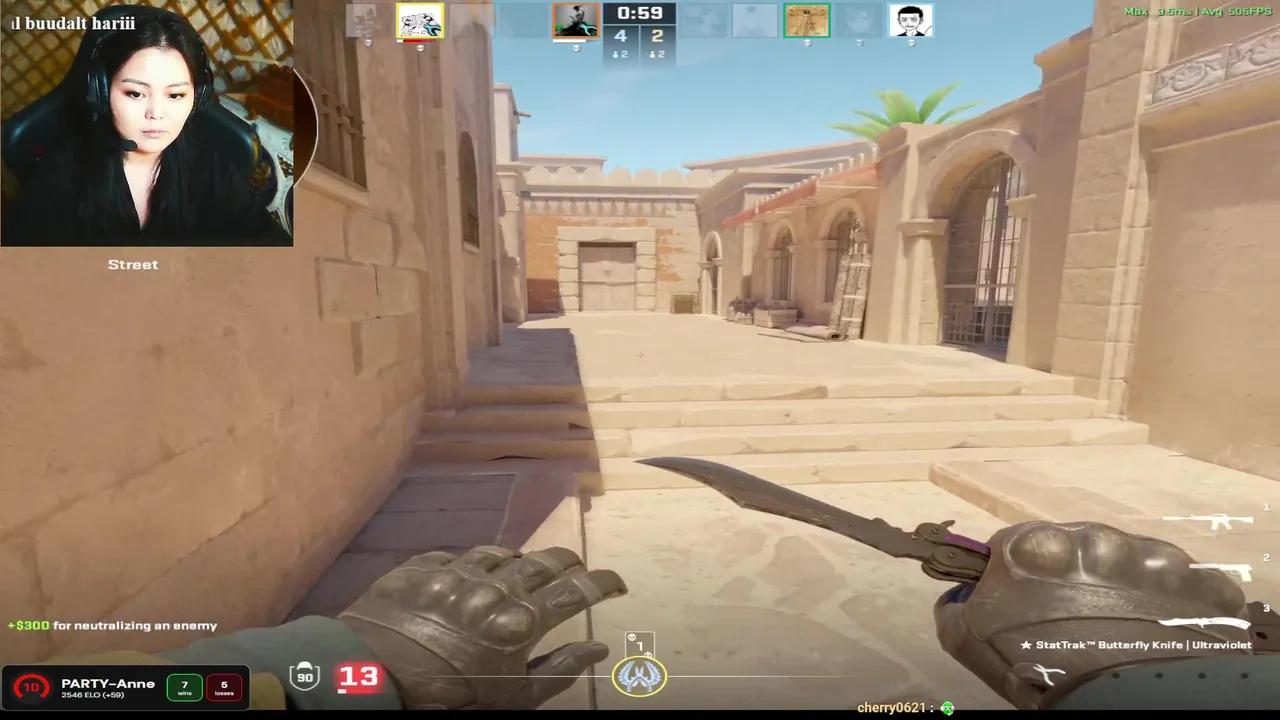Click the armor helmet icon showing 90
The width and height of the screenshot is (1280, 720).
[305, 676]
